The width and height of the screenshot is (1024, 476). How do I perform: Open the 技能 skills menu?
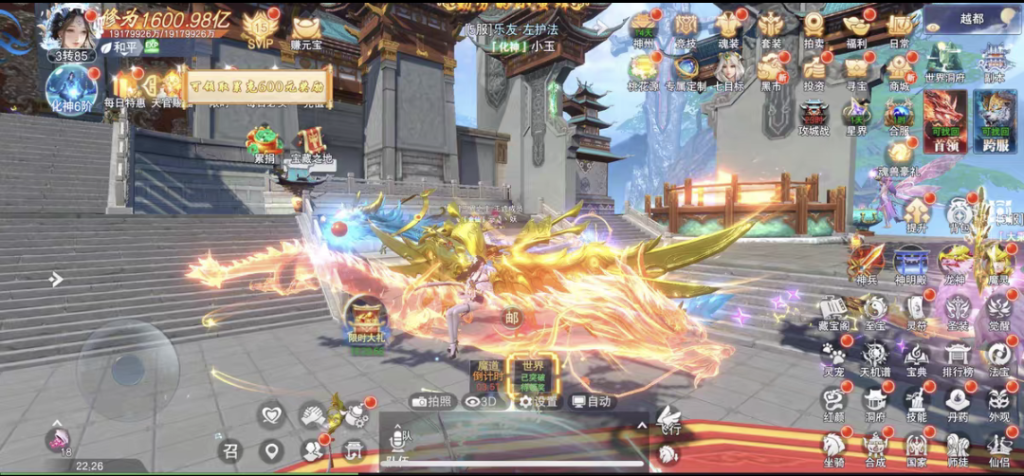coord(916,401)
